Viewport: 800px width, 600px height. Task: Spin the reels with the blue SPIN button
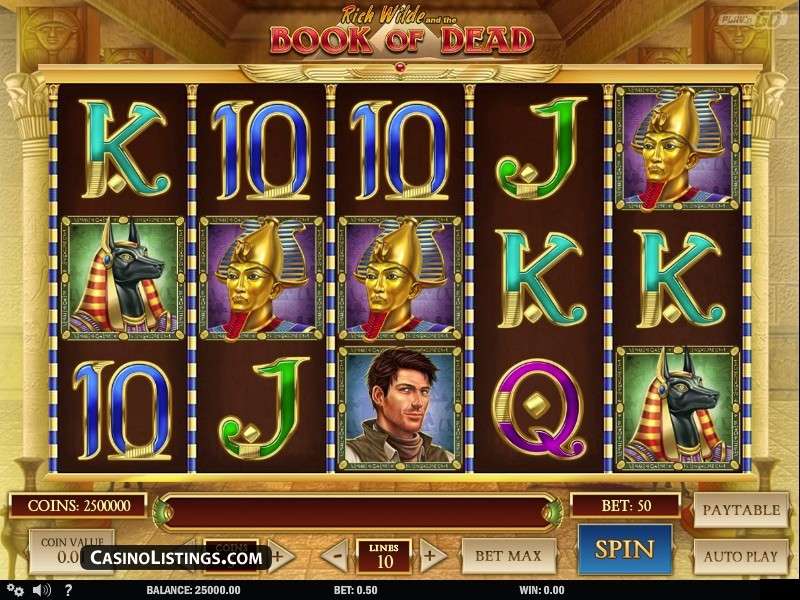[x=624, y=550]
